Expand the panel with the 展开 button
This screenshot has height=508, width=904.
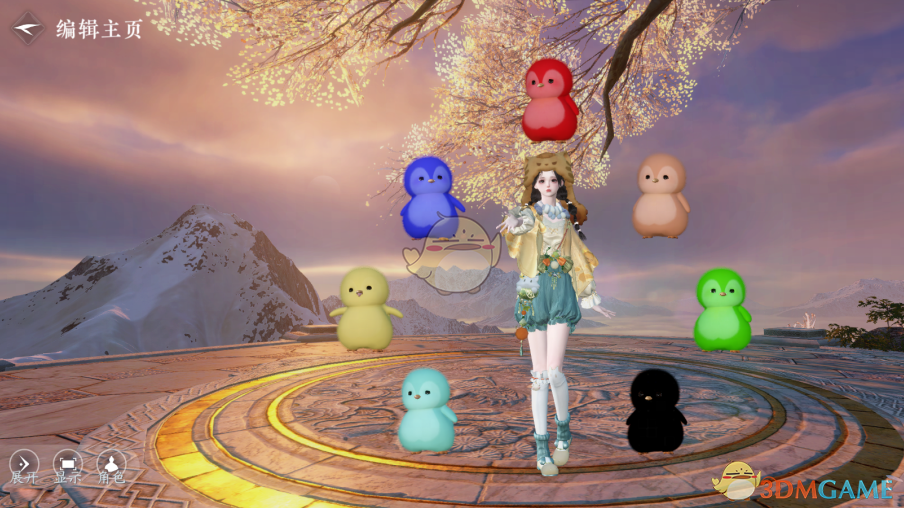pyautogui.click(x=24, y=464)
